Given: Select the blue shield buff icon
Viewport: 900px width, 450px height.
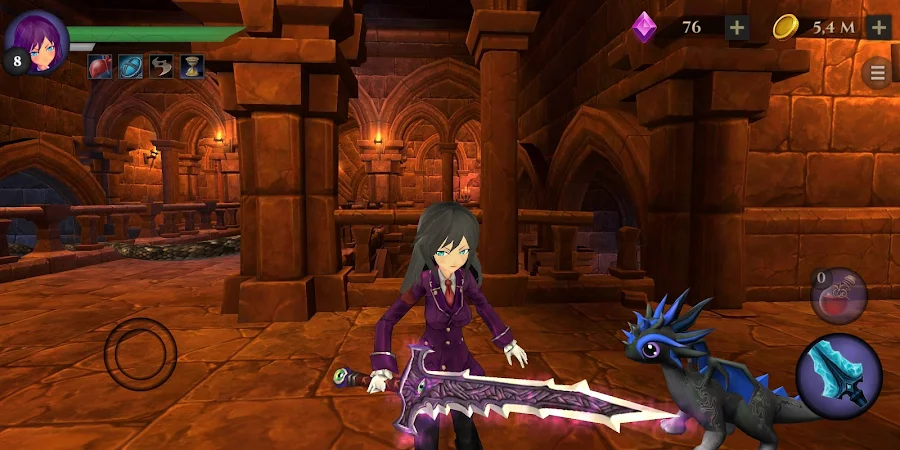Looking at the screenshot, I should coord(130,67).
